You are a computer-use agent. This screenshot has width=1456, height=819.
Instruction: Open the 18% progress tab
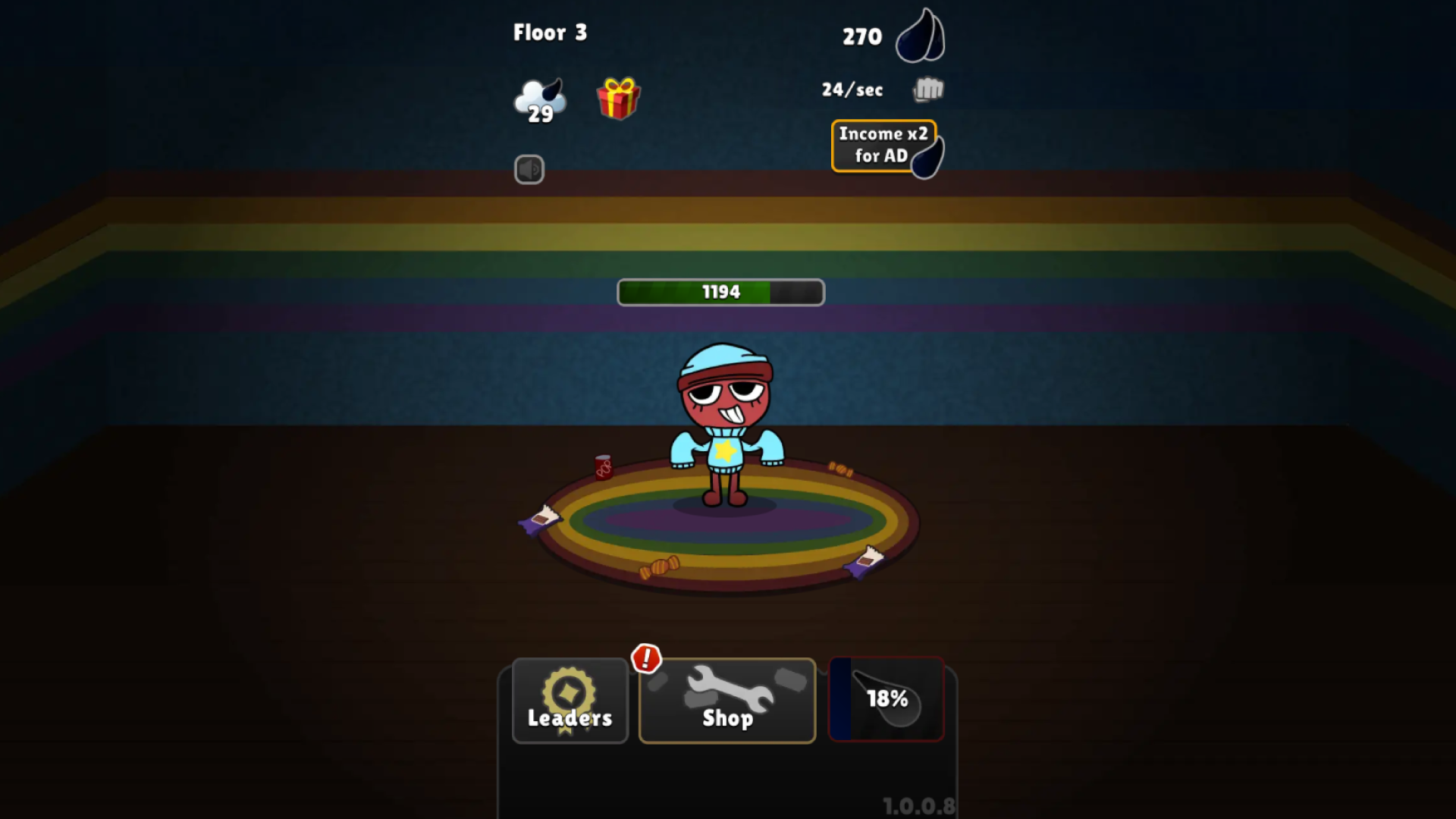tap(886, 699)
